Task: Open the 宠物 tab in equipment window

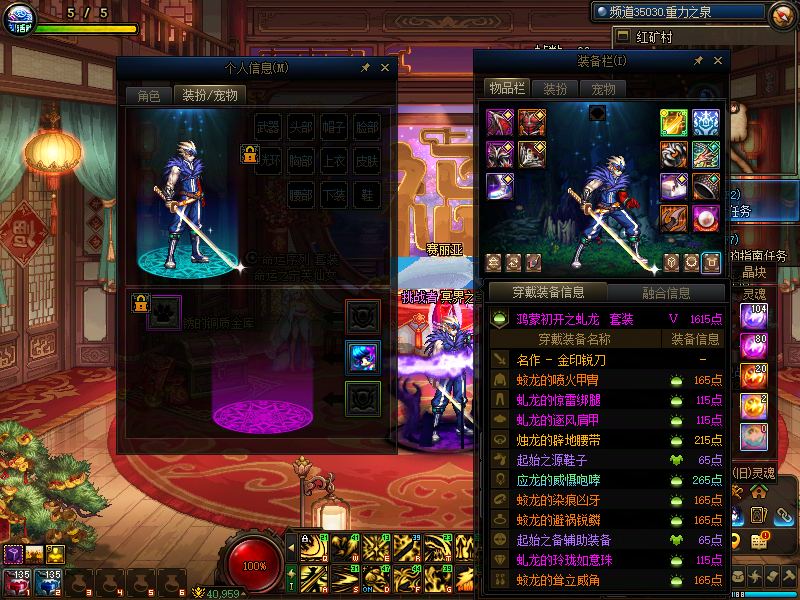Action: click(603, 89)
